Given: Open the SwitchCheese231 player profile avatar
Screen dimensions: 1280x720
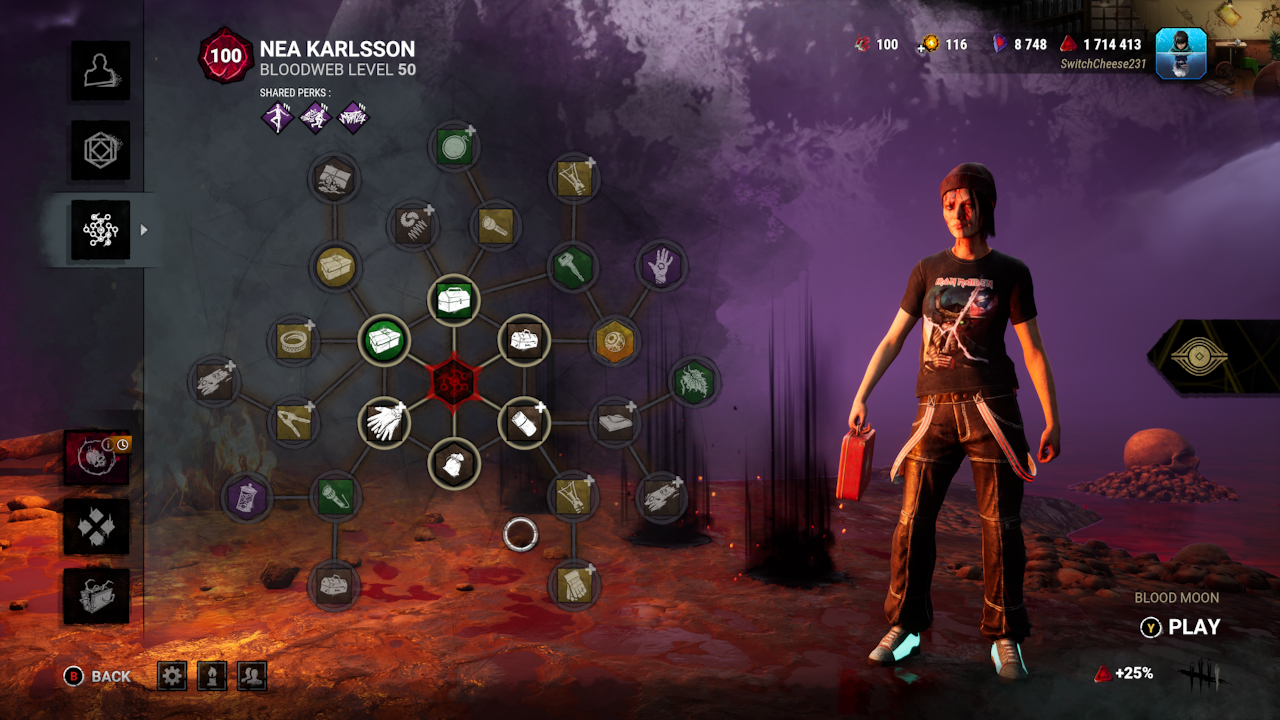Looking at the screenshot, I should pos(1181,53).
